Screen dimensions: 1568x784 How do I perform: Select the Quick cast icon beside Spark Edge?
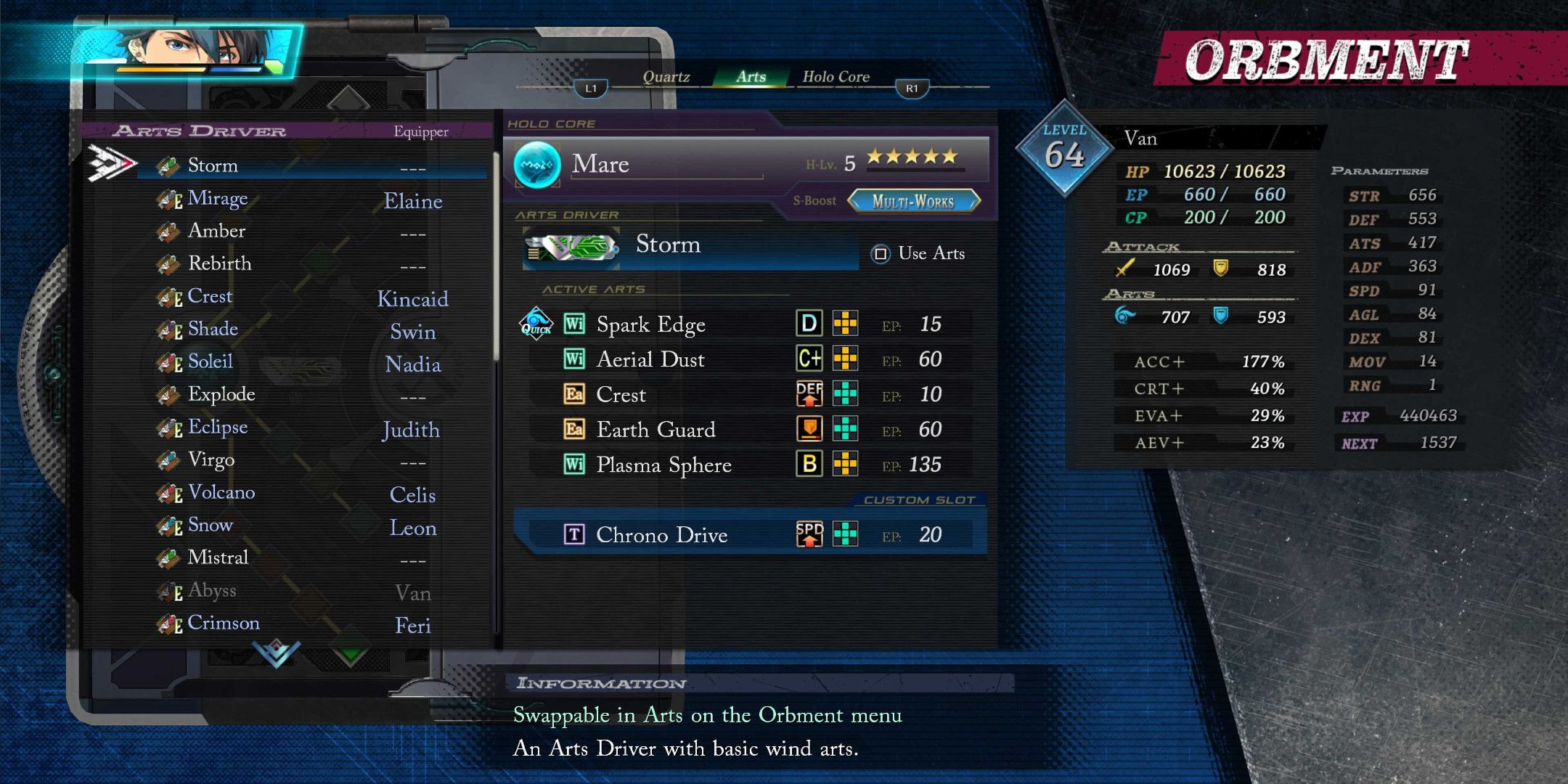(x=534, y=324)
